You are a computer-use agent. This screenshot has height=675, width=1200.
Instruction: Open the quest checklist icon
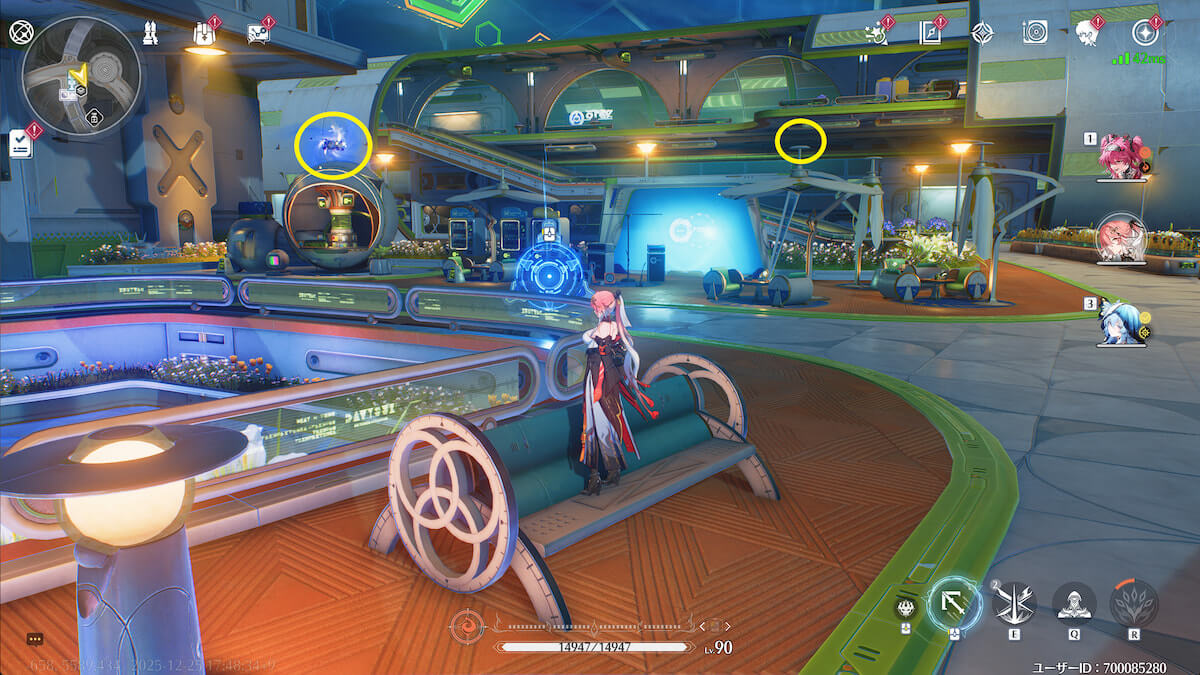[x=21, y=143]
